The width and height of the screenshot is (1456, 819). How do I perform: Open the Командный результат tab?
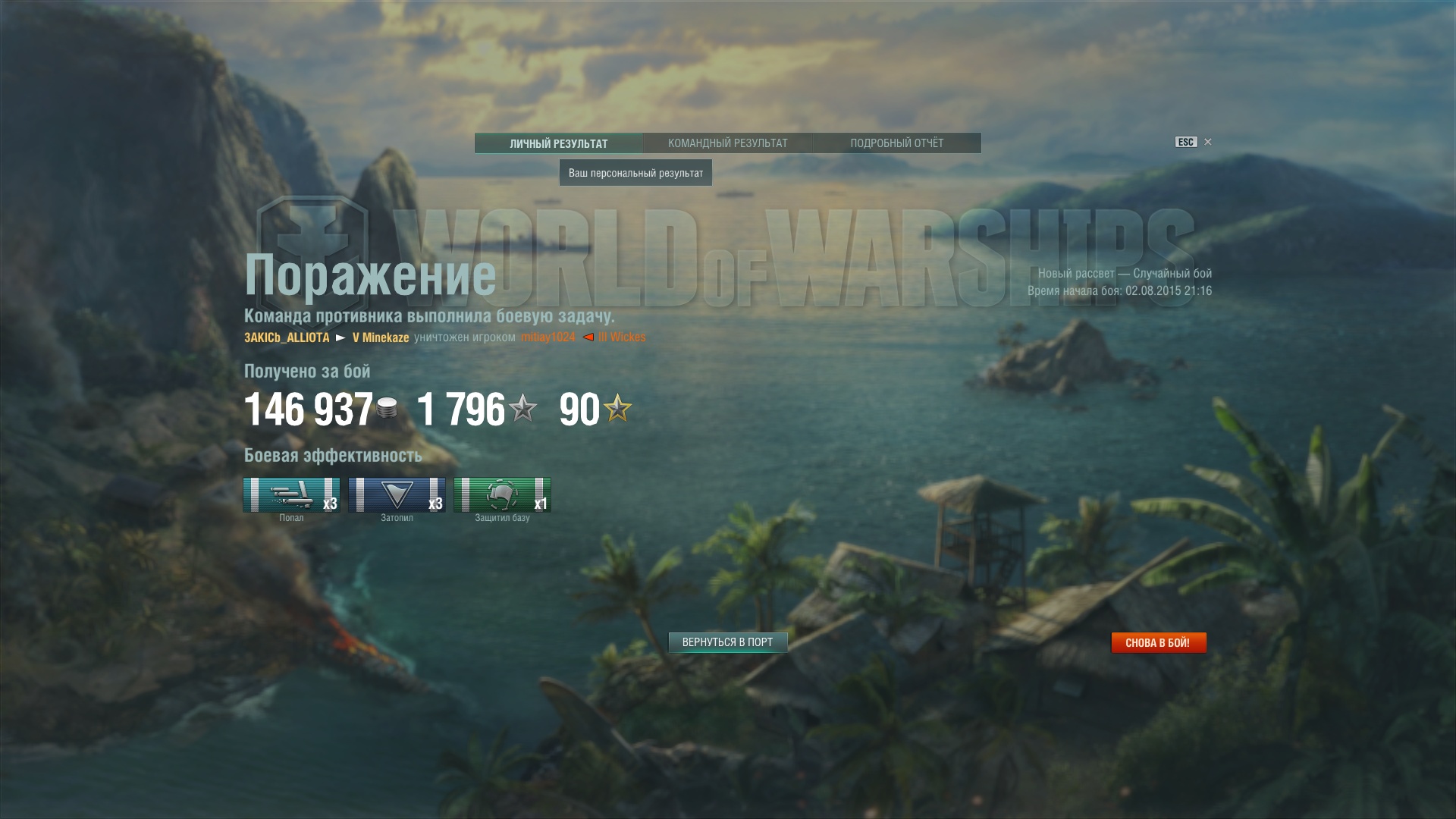coord(727,143)
